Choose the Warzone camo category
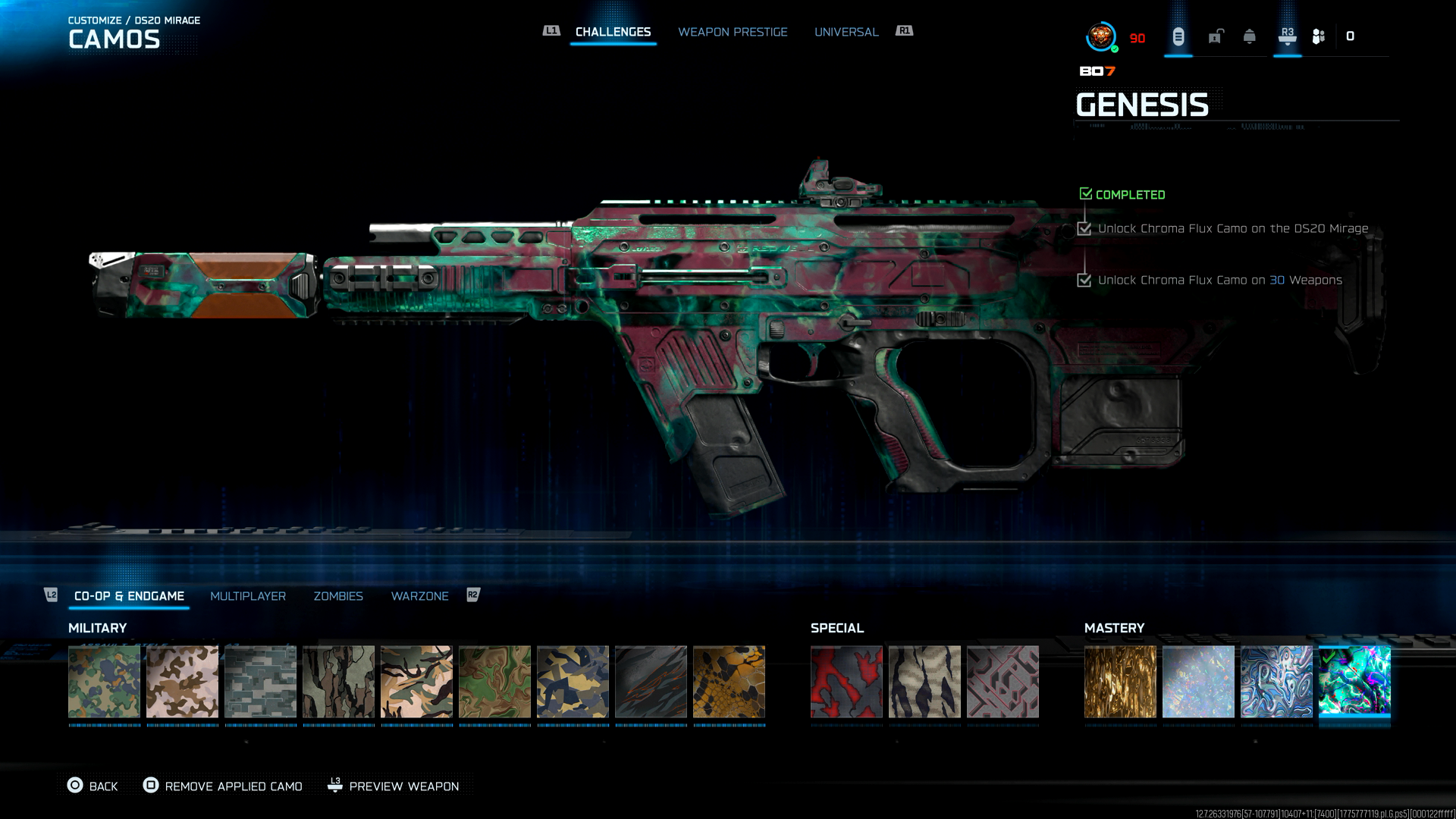Viewport: 1456px width, 819px height. 419,596
